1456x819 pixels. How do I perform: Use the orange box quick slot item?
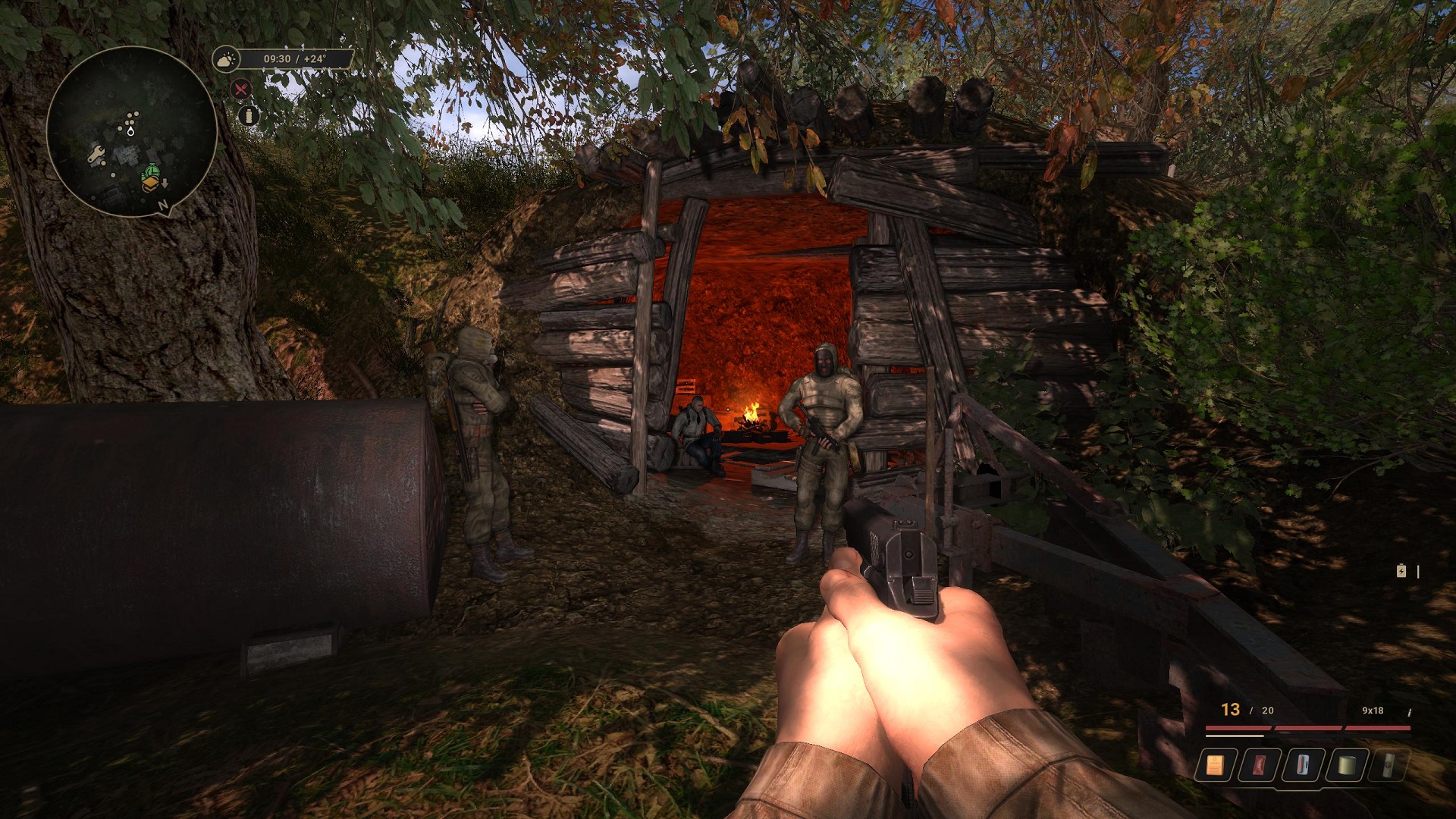tap(1215, 765)
